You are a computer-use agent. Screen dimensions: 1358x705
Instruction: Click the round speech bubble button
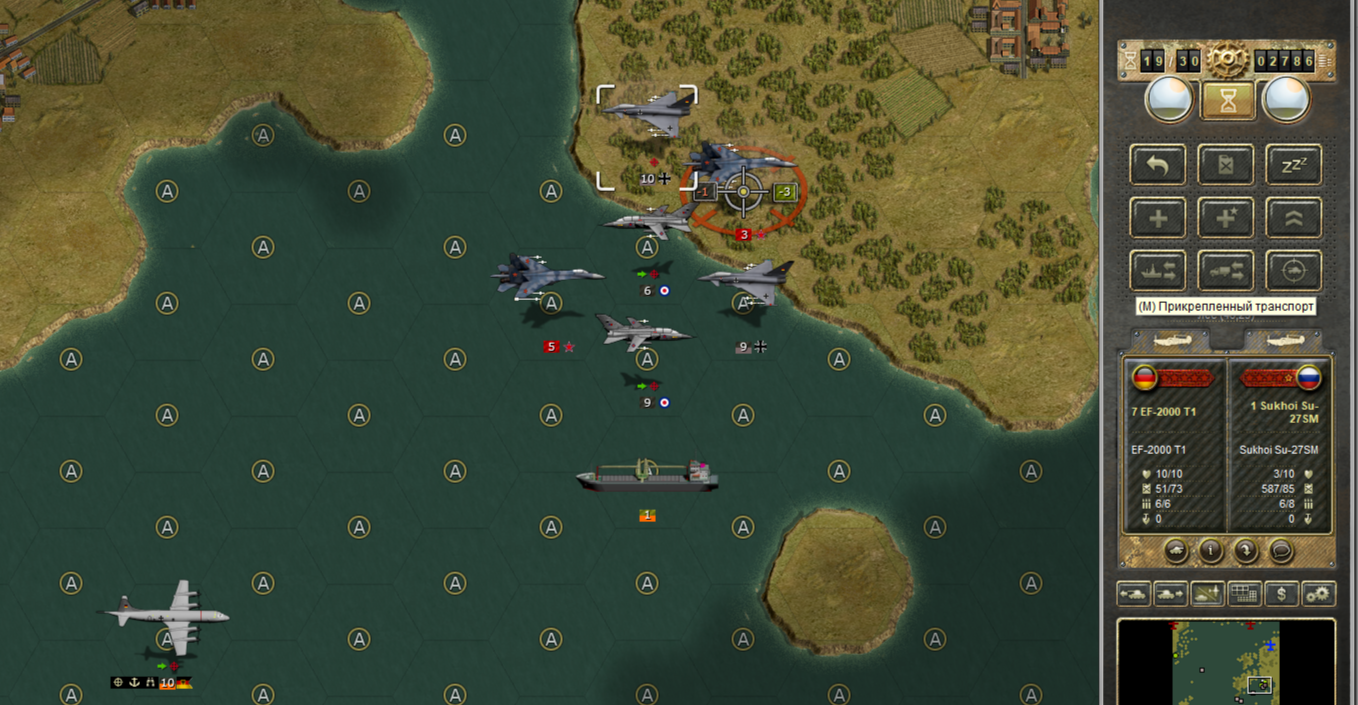click(x=1281, y=550)
